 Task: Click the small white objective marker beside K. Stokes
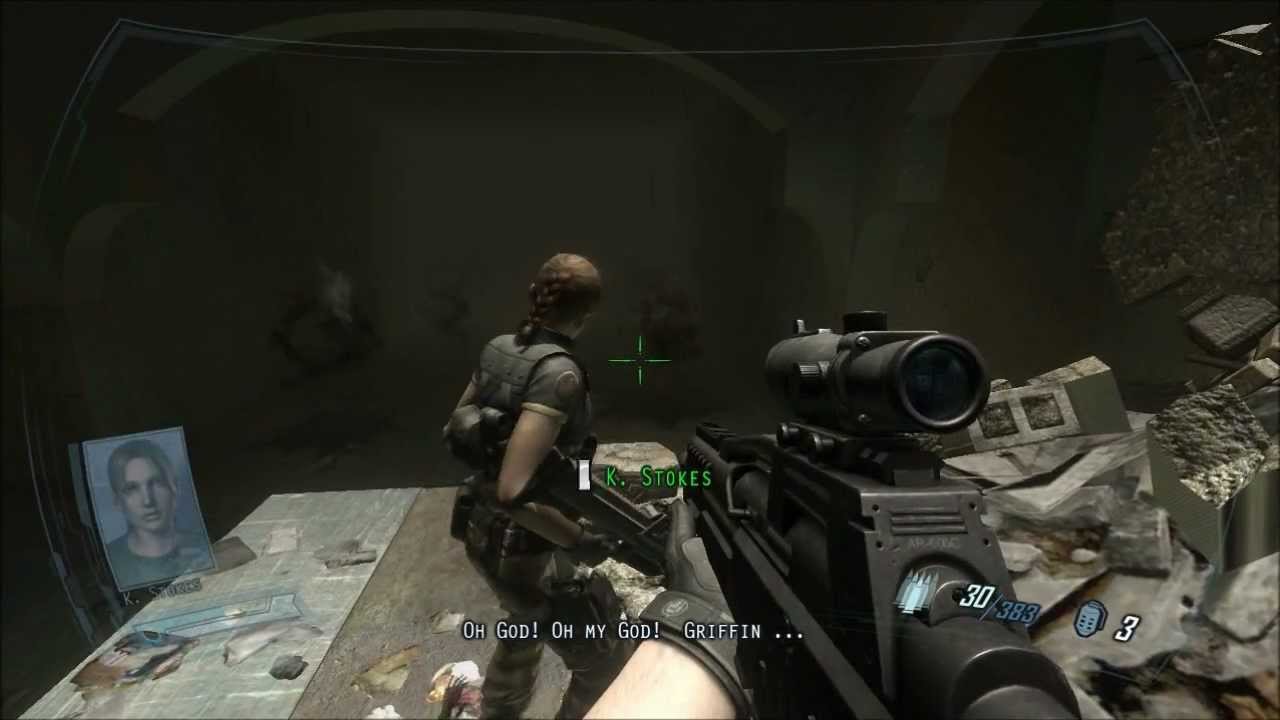coord(584,477)
